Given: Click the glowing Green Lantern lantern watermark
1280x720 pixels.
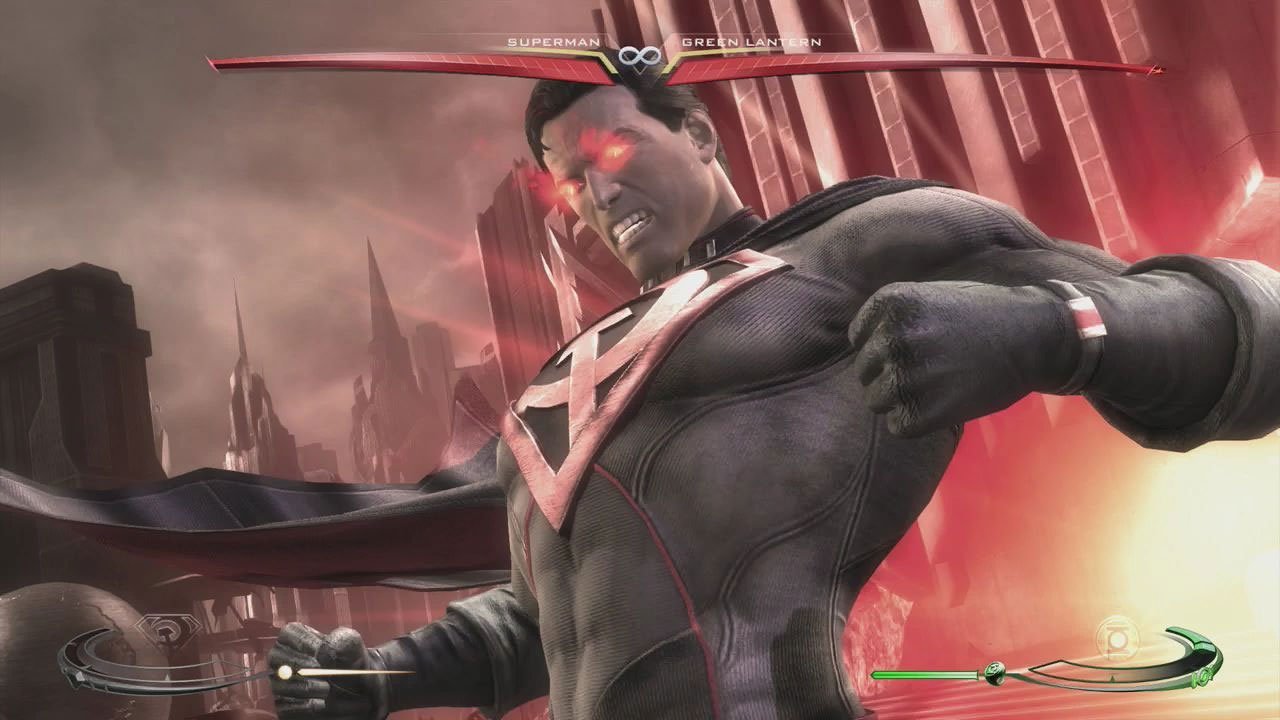Looking at the screenshot, I should [1118, 639].
